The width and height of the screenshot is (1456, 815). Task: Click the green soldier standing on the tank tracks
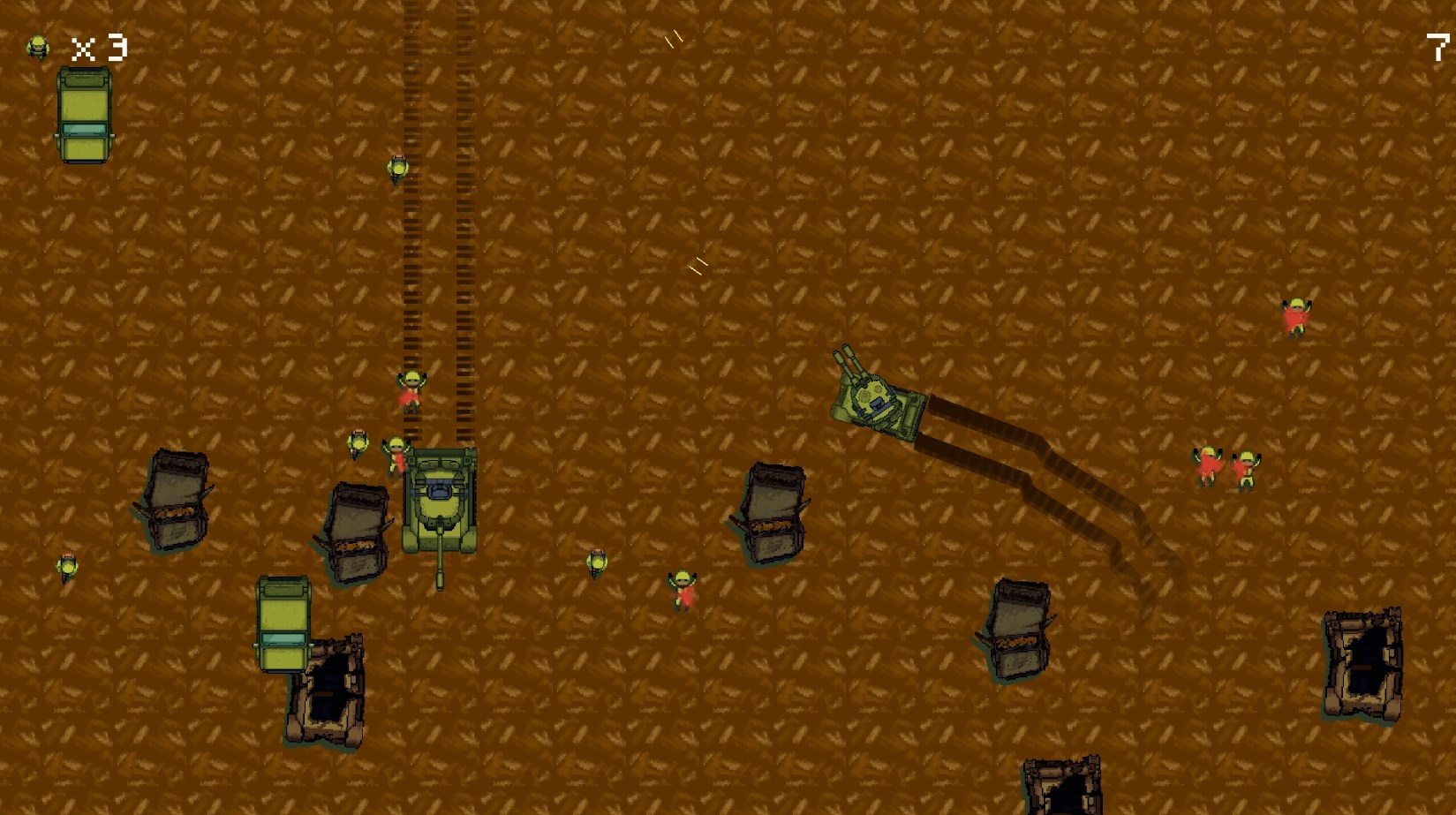(x=399, y=170)
